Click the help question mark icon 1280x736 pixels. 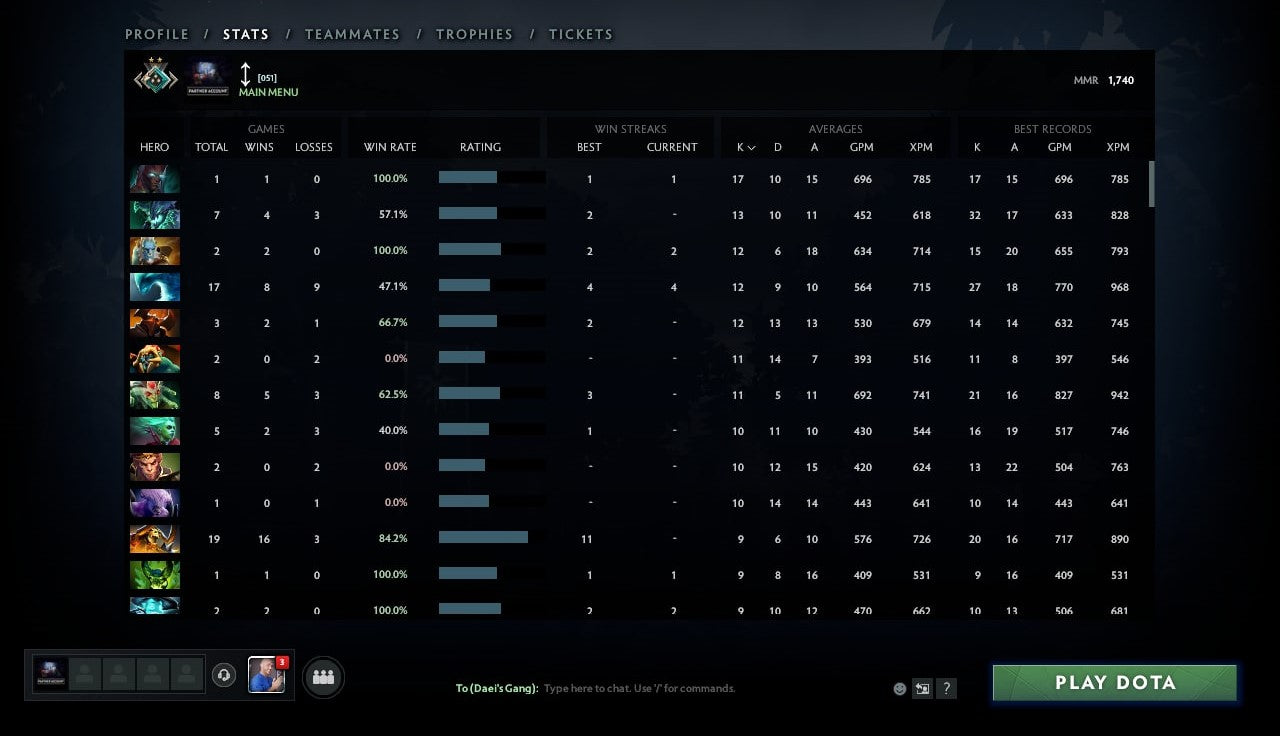[946, 688]
